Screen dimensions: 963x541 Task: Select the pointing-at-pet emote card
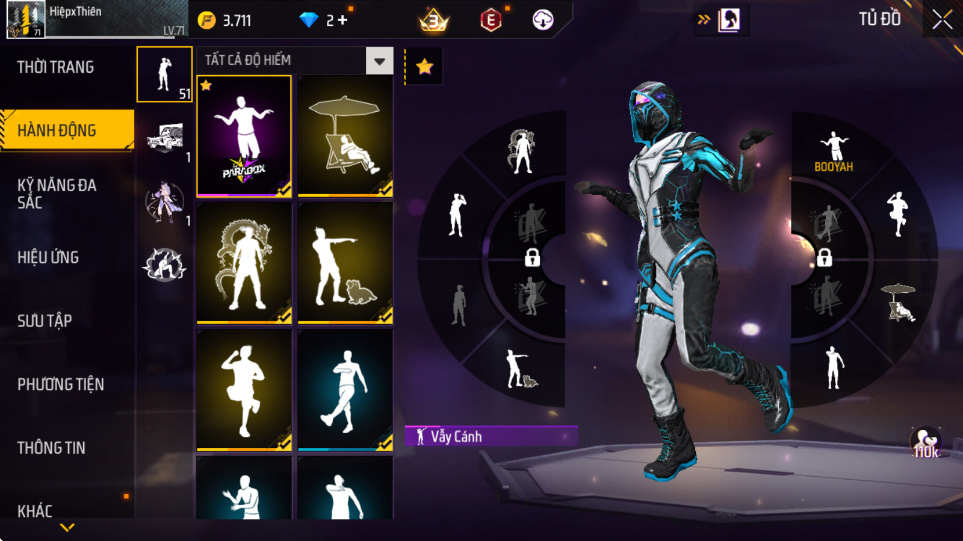tap(345, 263)
